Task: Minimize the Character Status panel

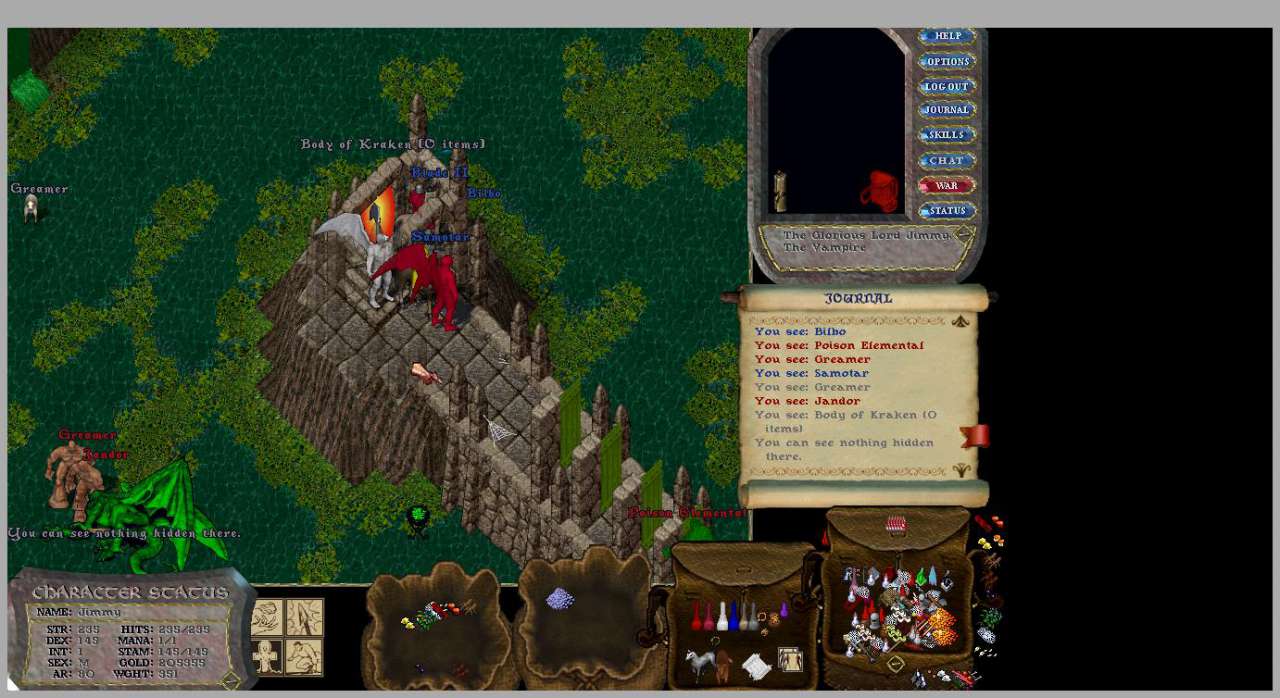Action: click(231, 680)
